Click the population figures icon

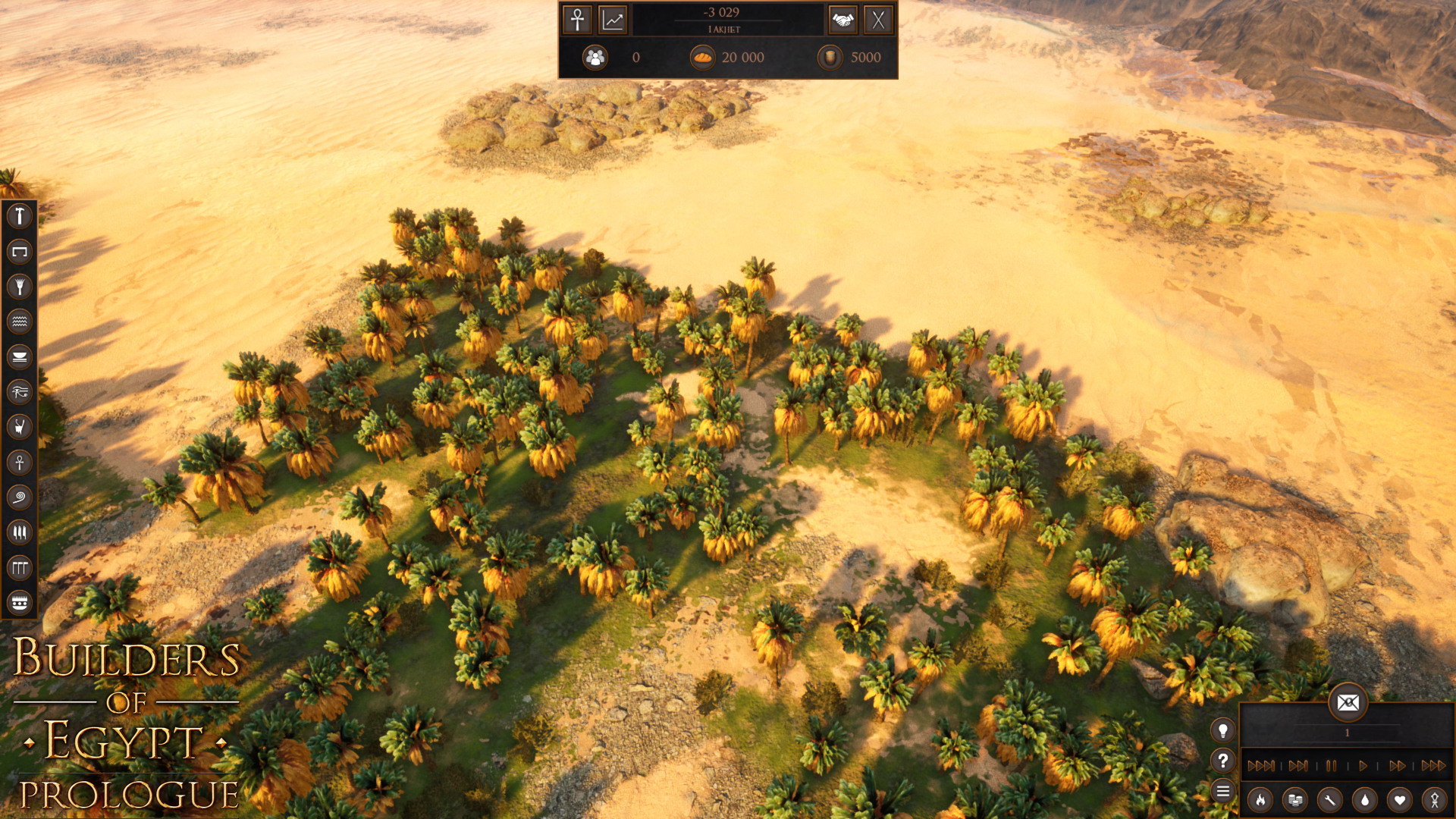(x=596, y=57)
